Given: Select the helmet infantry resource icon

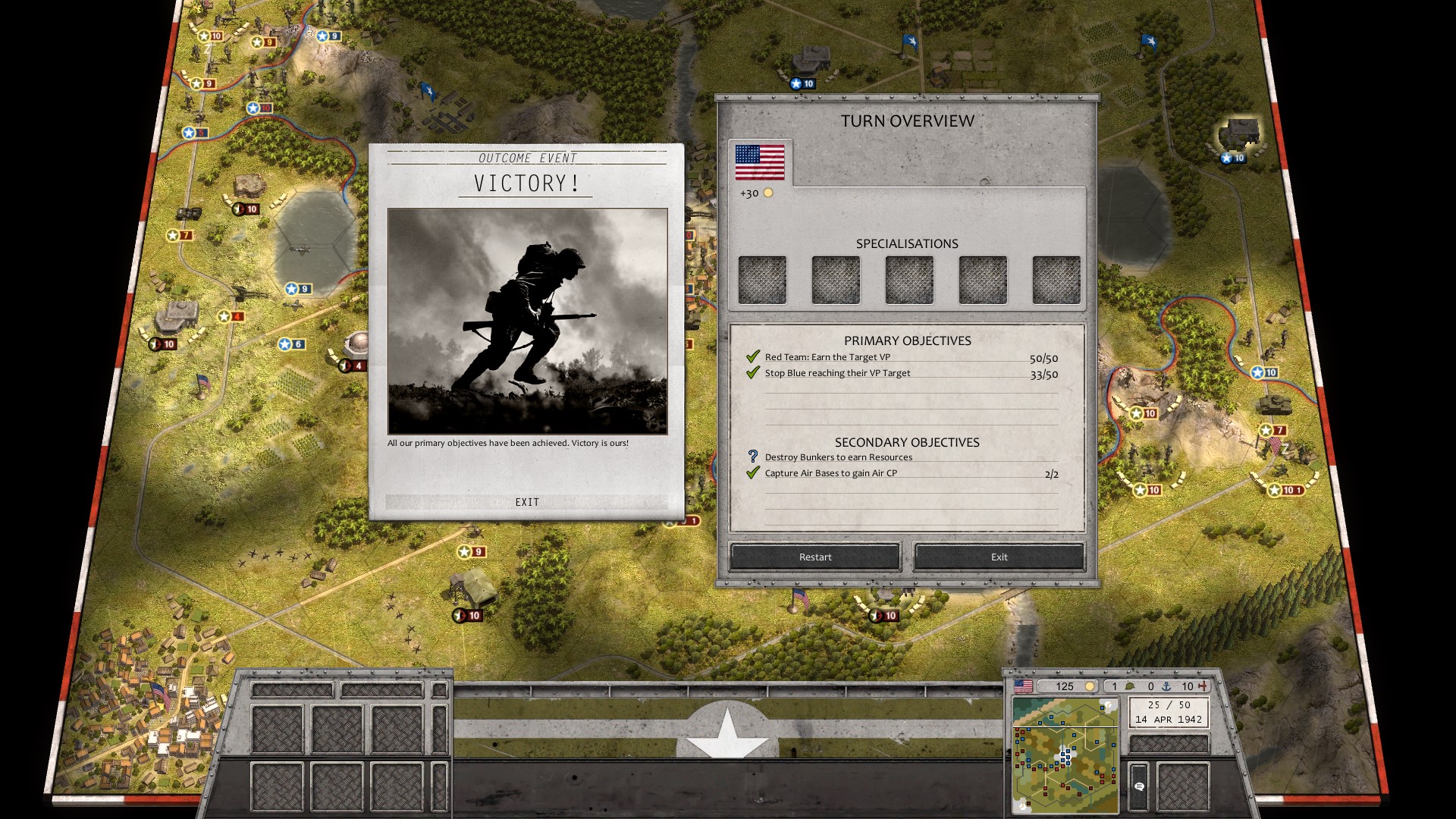Looking at the screenshot, I should [x=1129, y=686].
